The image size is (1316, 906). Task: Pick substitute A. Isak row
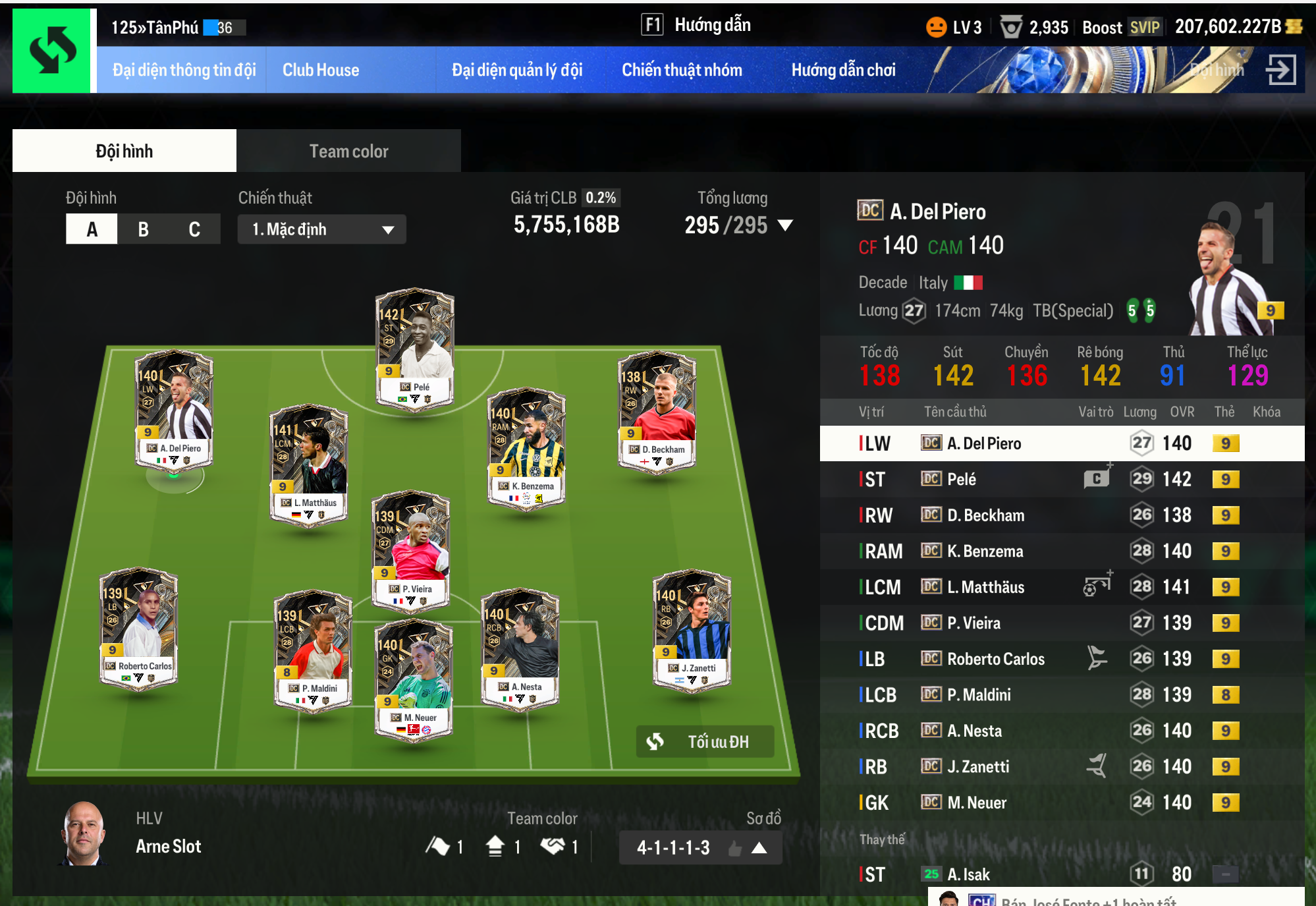[x=968, y=874]
